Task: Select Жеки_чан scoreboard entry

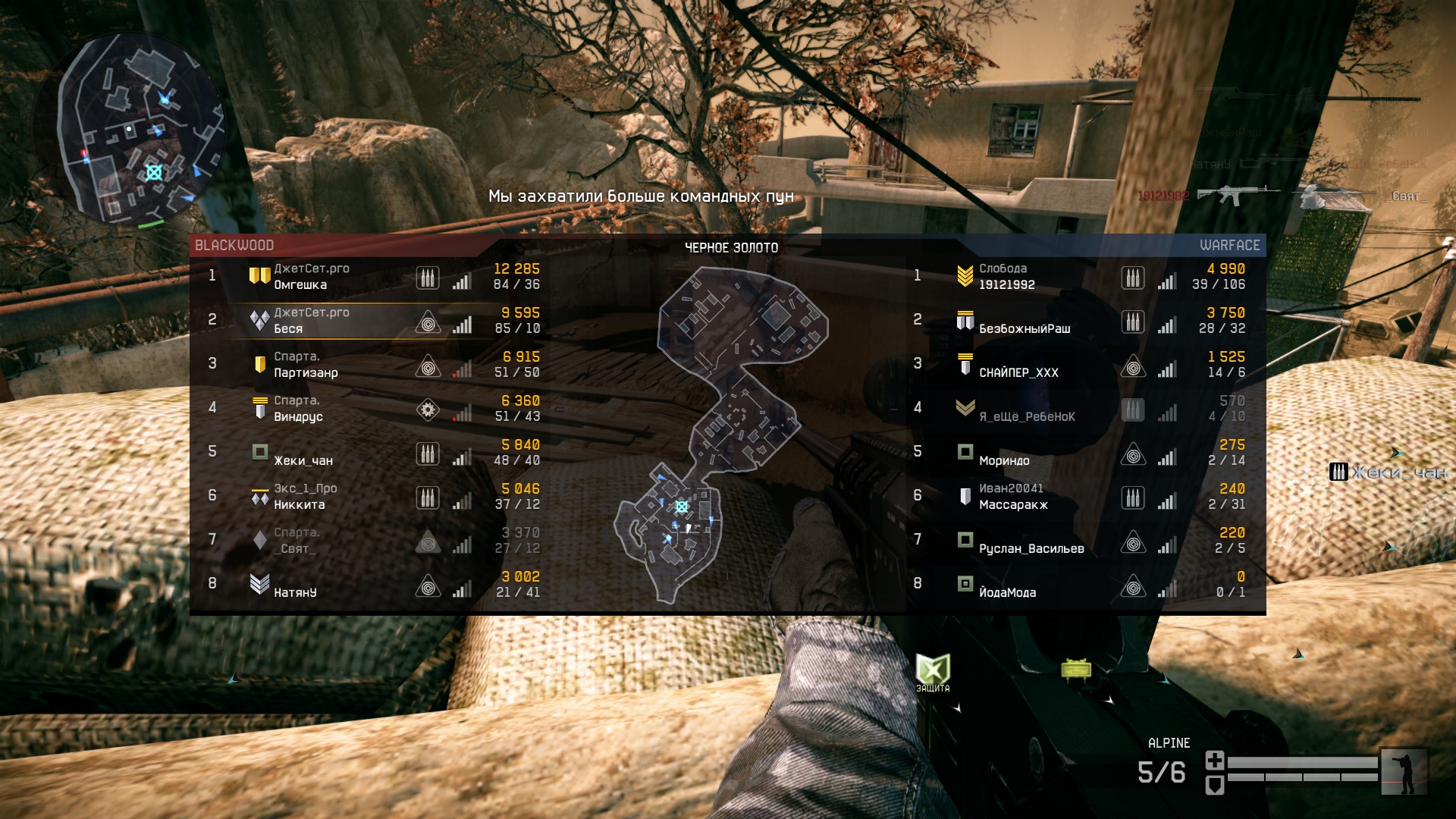Action: [x=303, y=460]
